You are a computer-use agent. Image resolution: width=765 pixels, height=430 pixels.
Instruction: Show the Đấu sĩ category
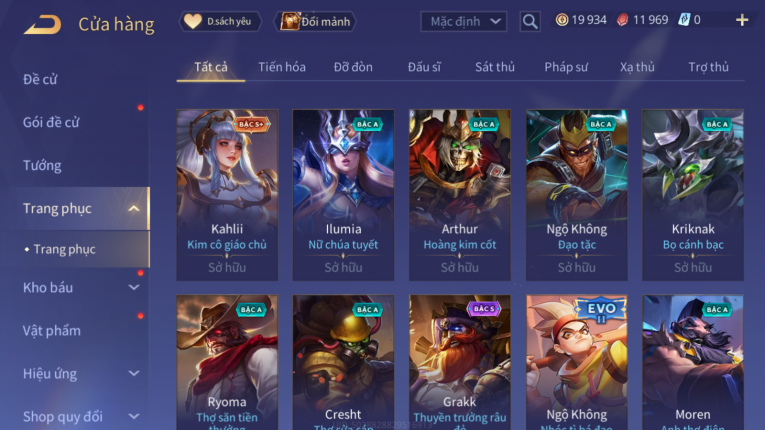(424, 67)
